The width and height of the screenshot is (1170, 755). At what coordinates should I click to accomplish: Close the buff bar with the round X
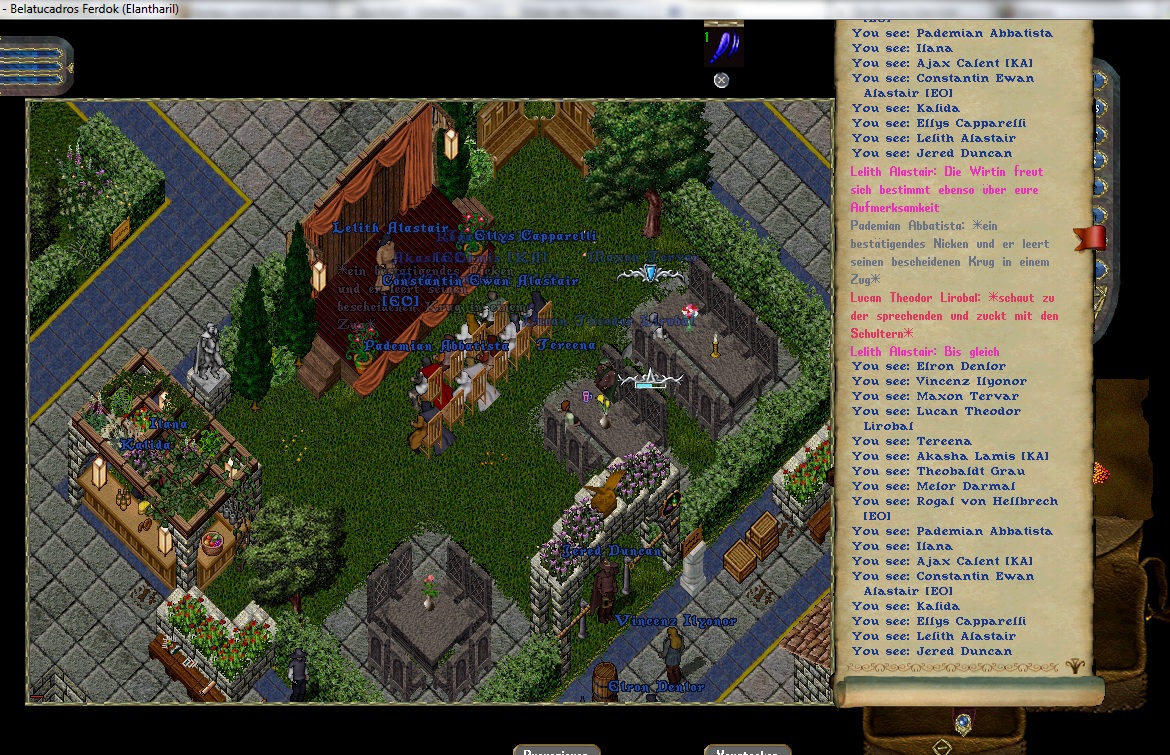click(721, 80)
